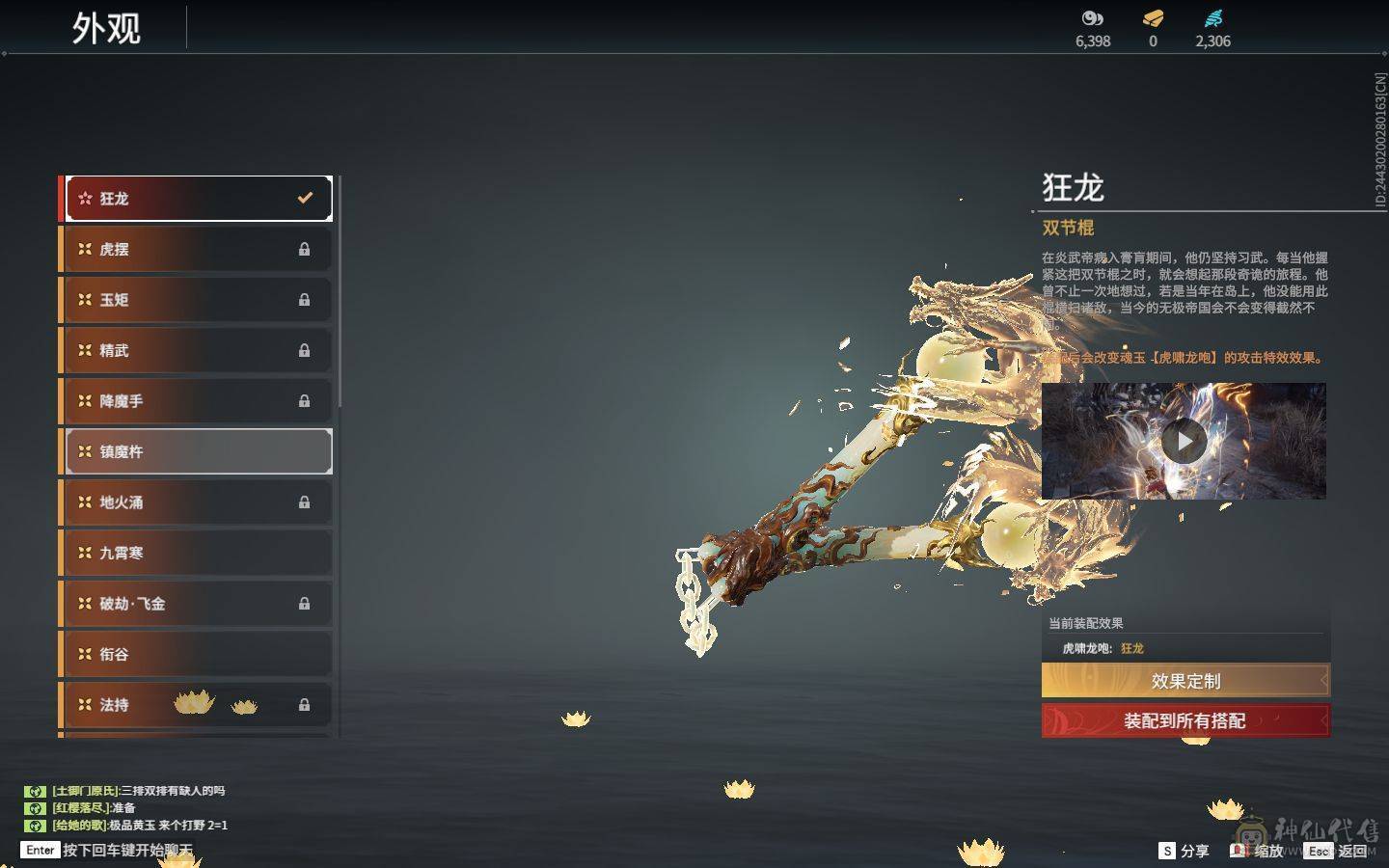Select the 镇魔杵 skin entry
Screen dimensions: 1389x868
point(197,451)
